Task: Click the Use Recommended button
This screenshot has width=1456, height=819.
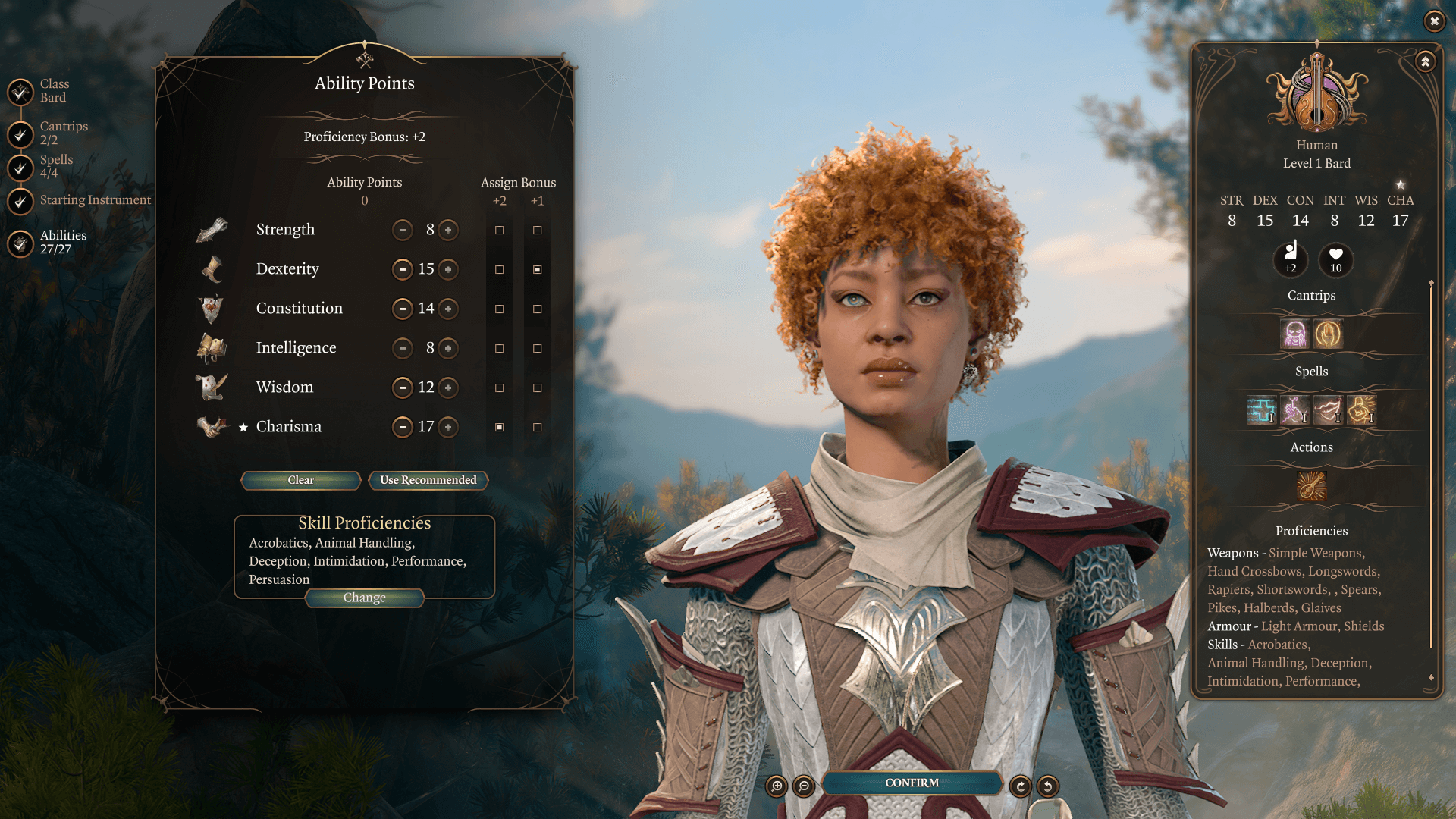Action: (x=428, y=480)
